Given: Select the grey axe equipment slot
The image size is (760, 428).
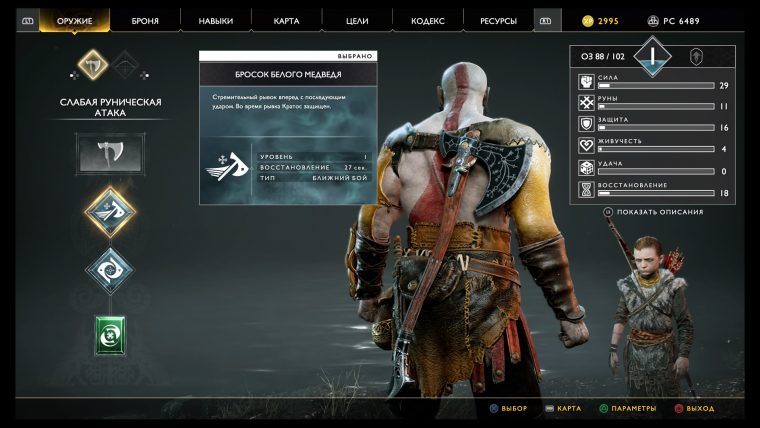Looking at the screenshot, I should pos(110,152).
